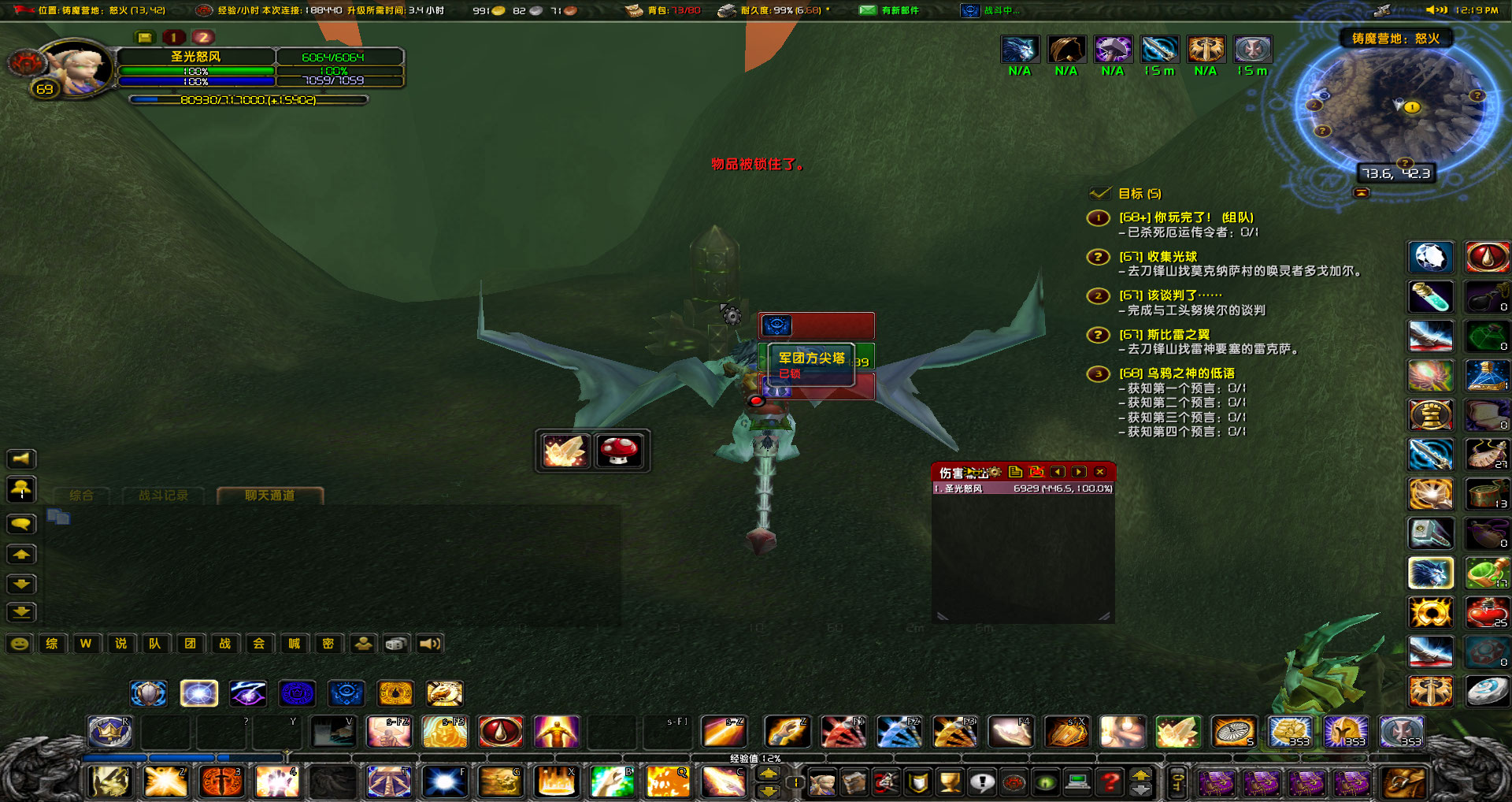
Task: Collapse the 目标 (5) quest objectives list
Action: pos(1098,192)
